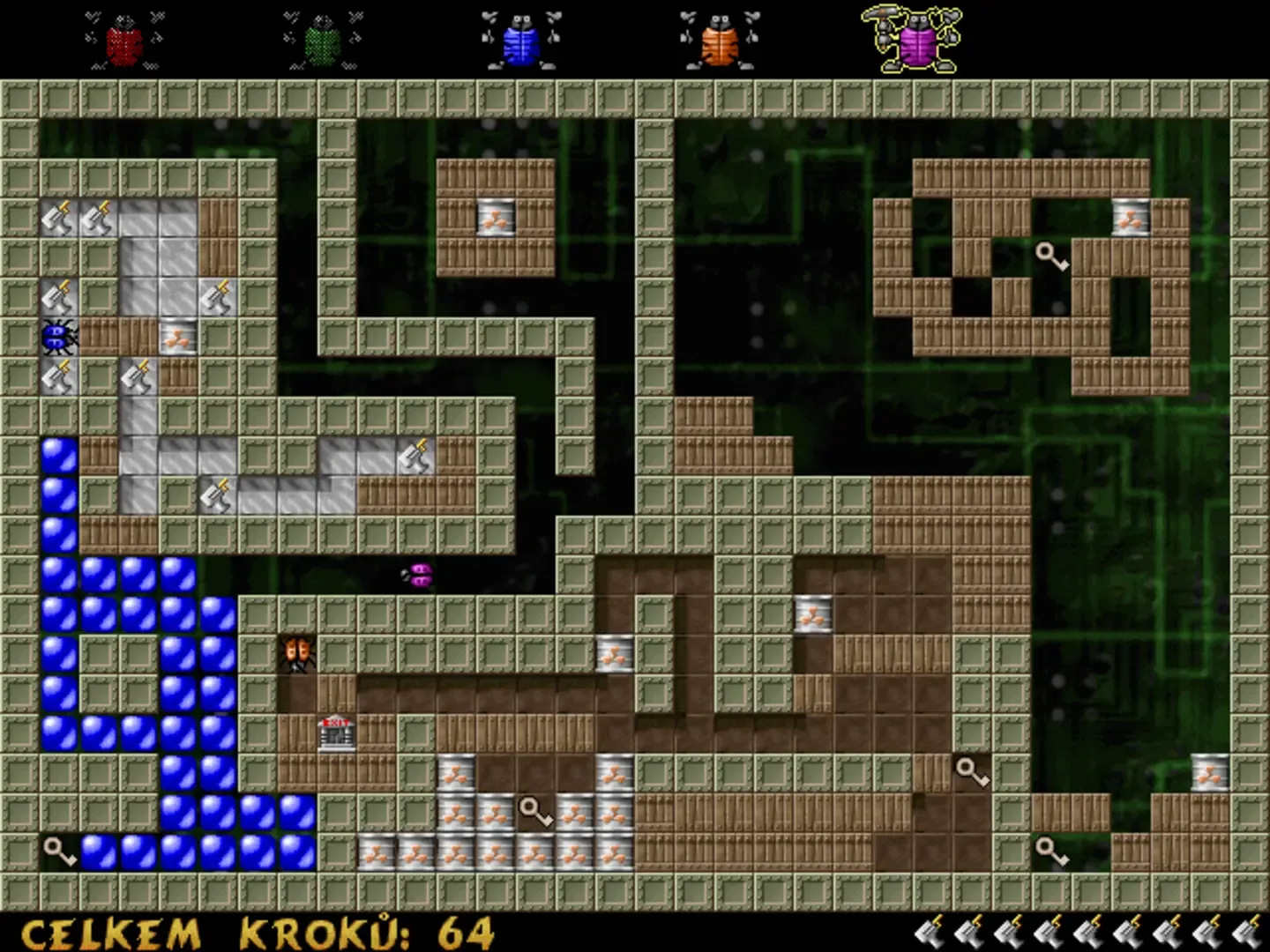1270x952 pixels.
Task: Grab the key beside the stacked barrels
Action: click(534, 813)
